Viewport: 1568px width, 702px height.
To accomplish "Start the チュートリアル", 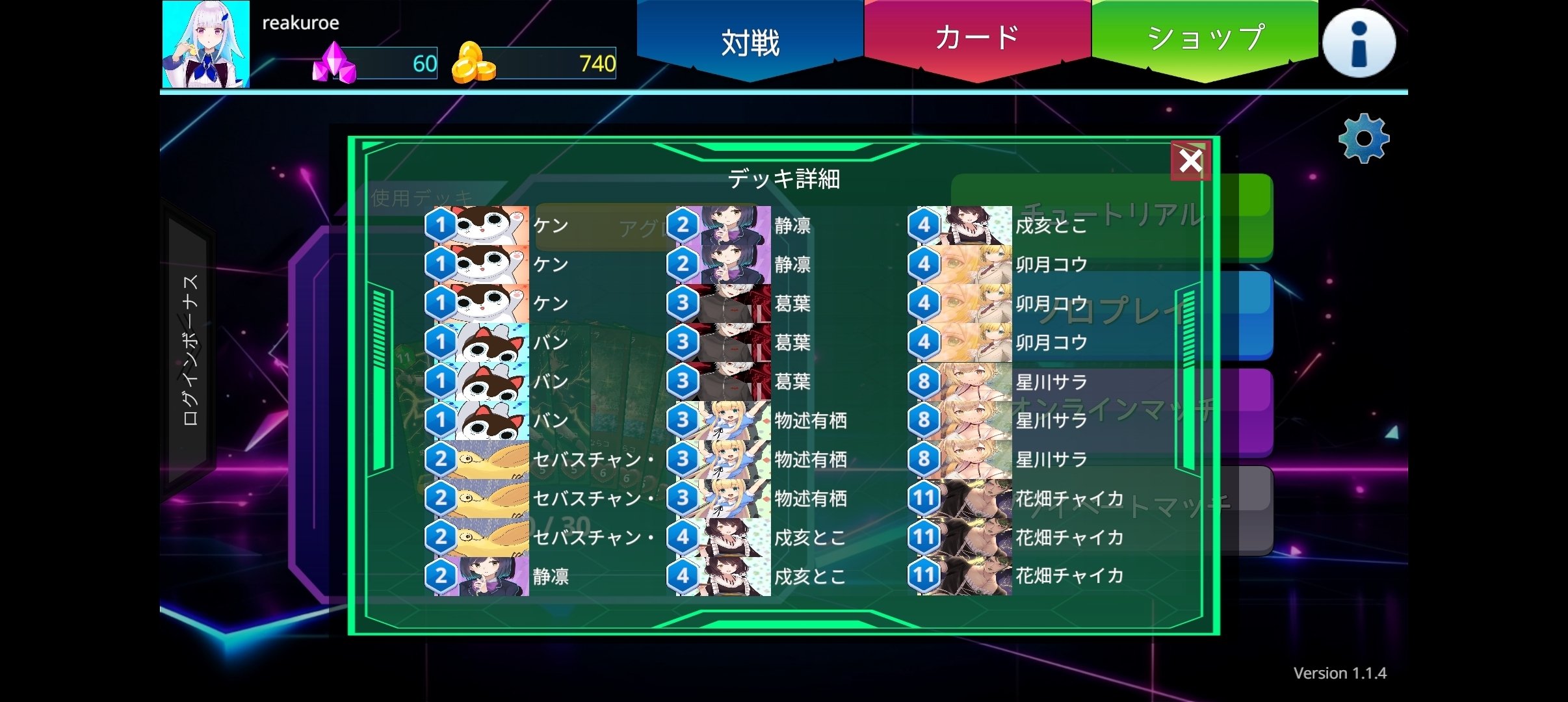I will pyautogui.click(x=1114, y=214).
